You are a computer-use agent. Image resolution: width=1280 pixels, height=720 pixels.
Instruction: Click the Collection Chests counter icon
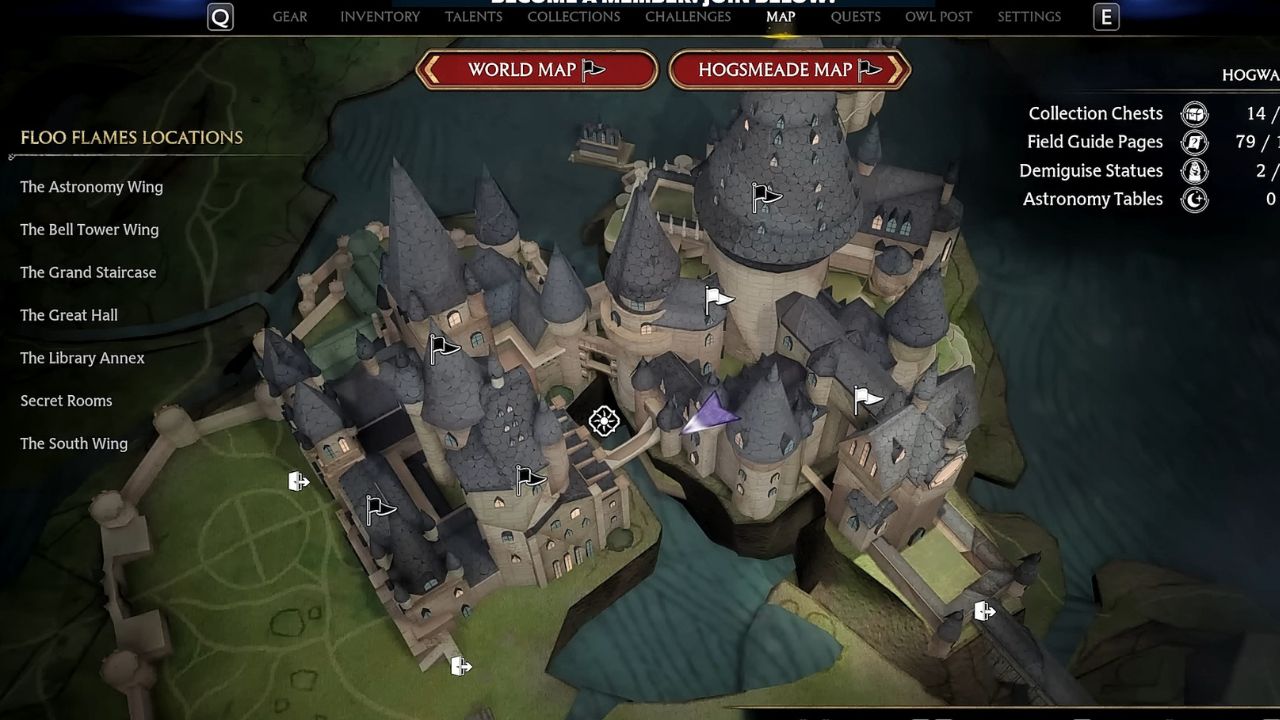[x=1194, y=113]
